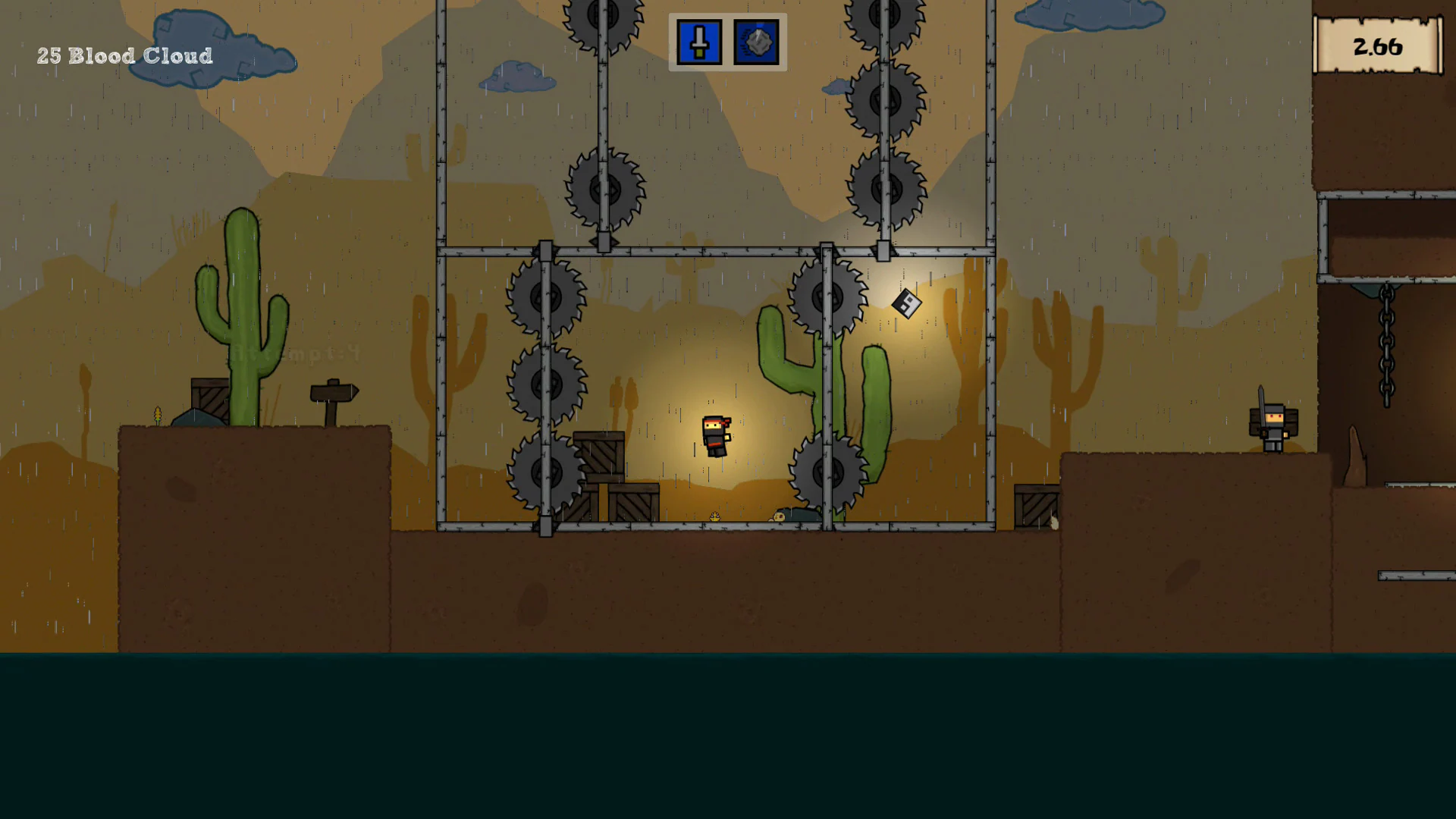This screenshot has width=1456, height=819.
Task: Click the tall green cactus on the left
Action: (241, 303)
